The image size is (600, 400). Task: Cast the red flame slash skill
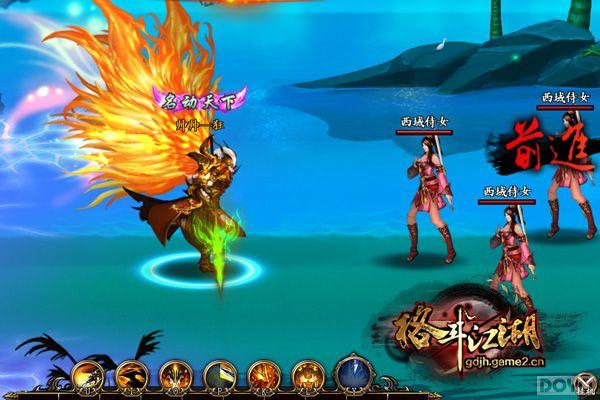pyautogui.click(x=262, y=375)
